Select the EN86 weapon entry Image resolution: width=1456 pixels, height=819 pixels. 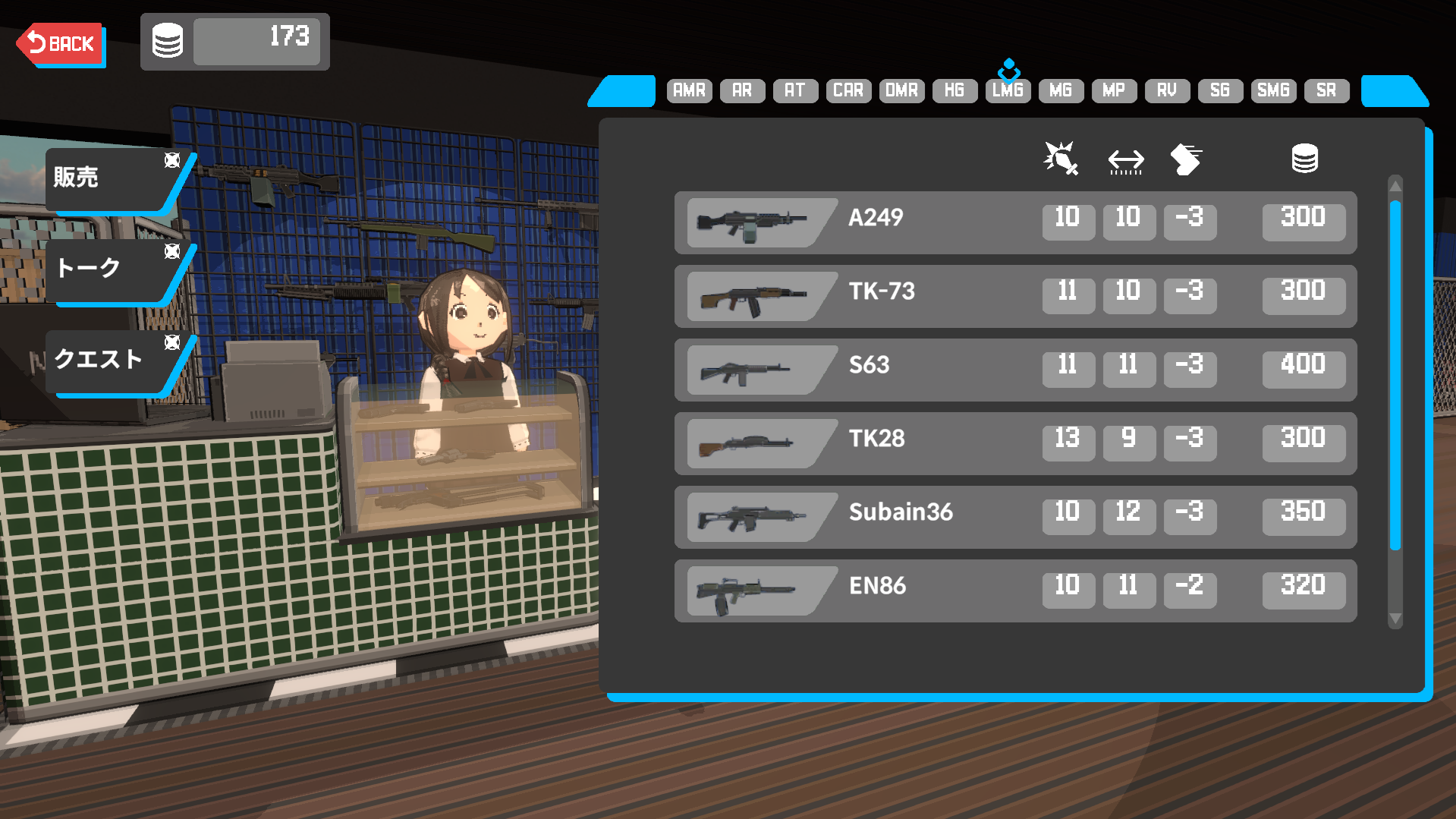(1015, 591)
